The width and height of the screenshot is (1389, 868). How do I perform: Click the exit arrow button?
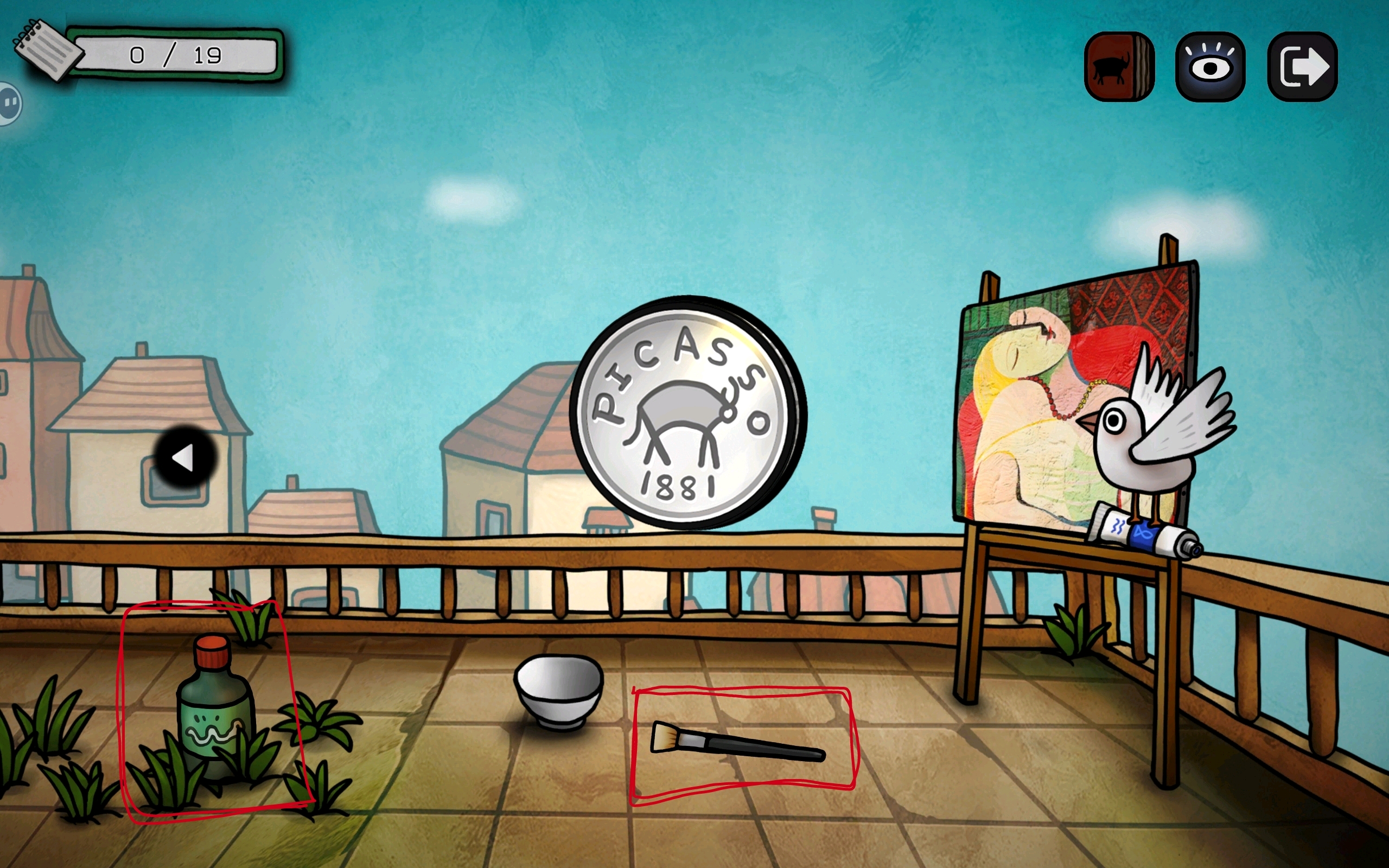[x=1302, y=67]
